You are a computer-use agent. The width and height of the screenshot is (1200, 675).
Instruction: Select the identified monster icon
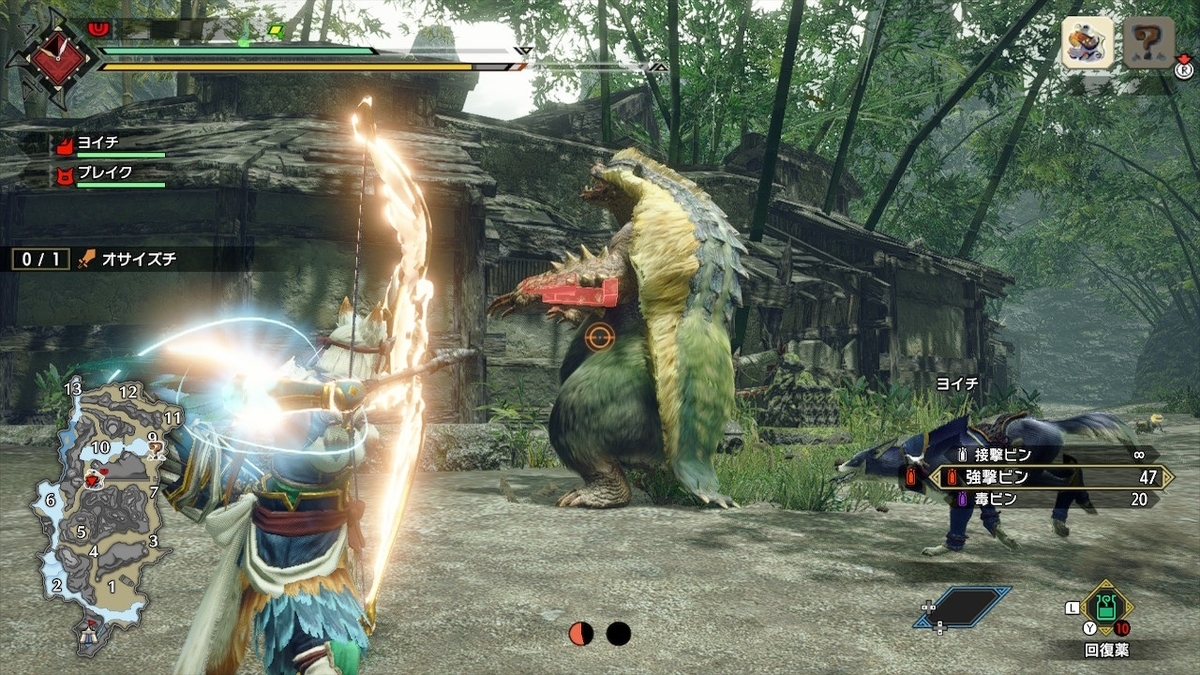click(x=1087, y=45)
